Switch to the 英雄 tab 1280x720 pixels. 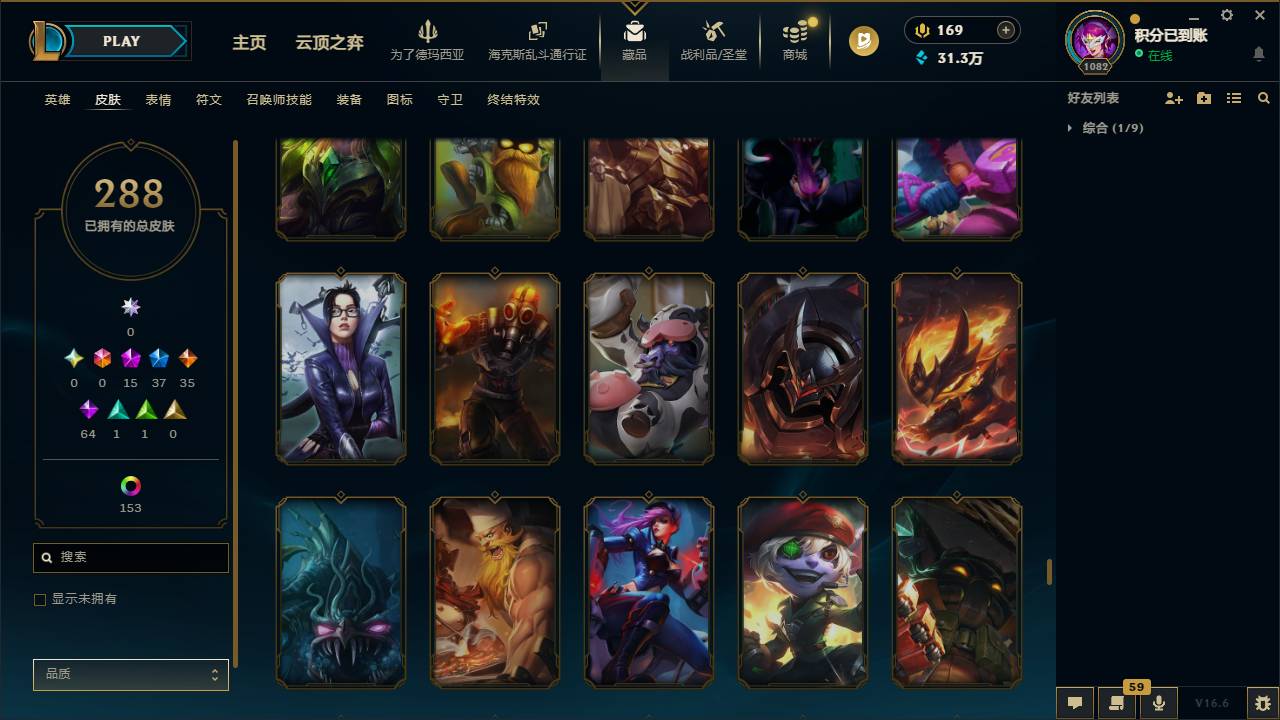tap(56, 100)
